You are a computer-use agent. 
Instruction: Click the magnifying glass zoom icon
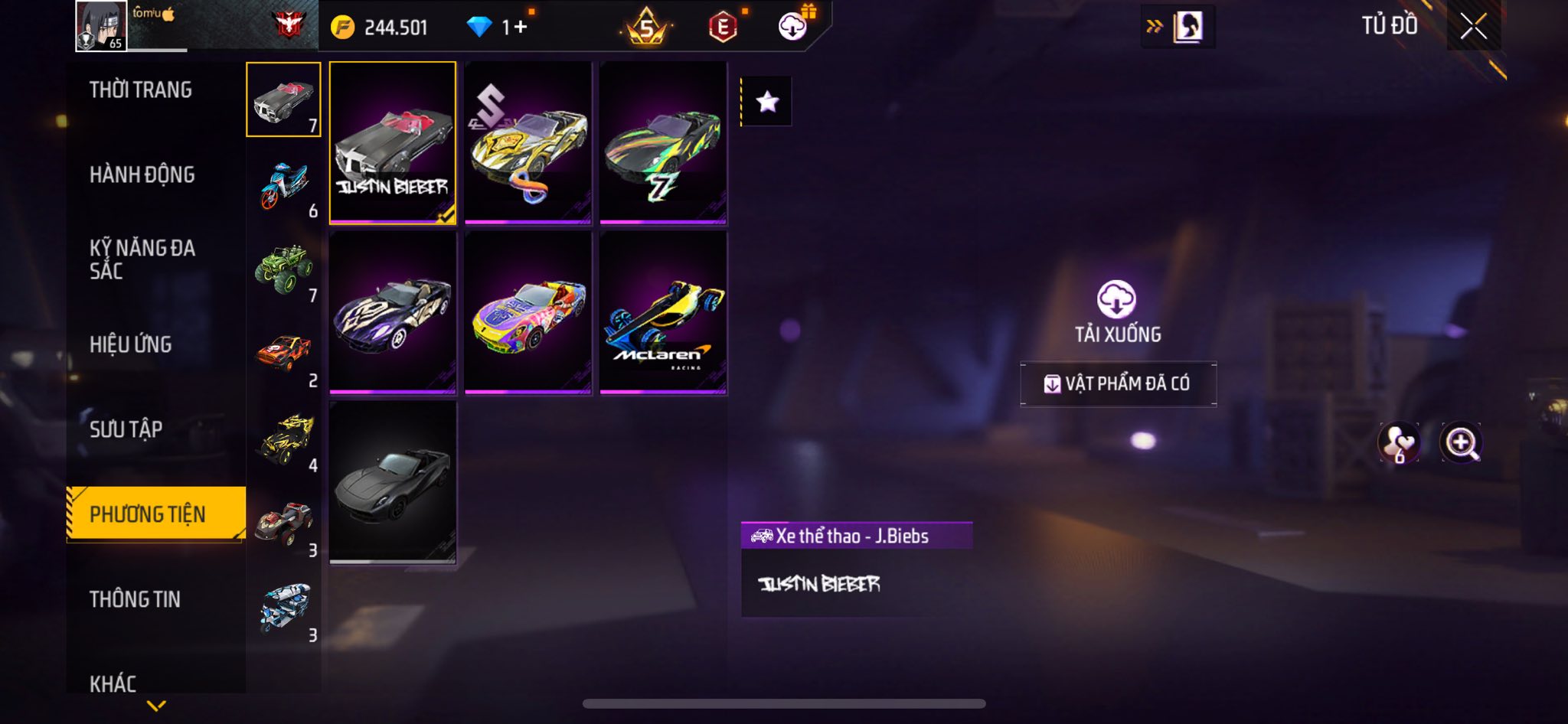pyautogui.click(x=1460, y=442)
